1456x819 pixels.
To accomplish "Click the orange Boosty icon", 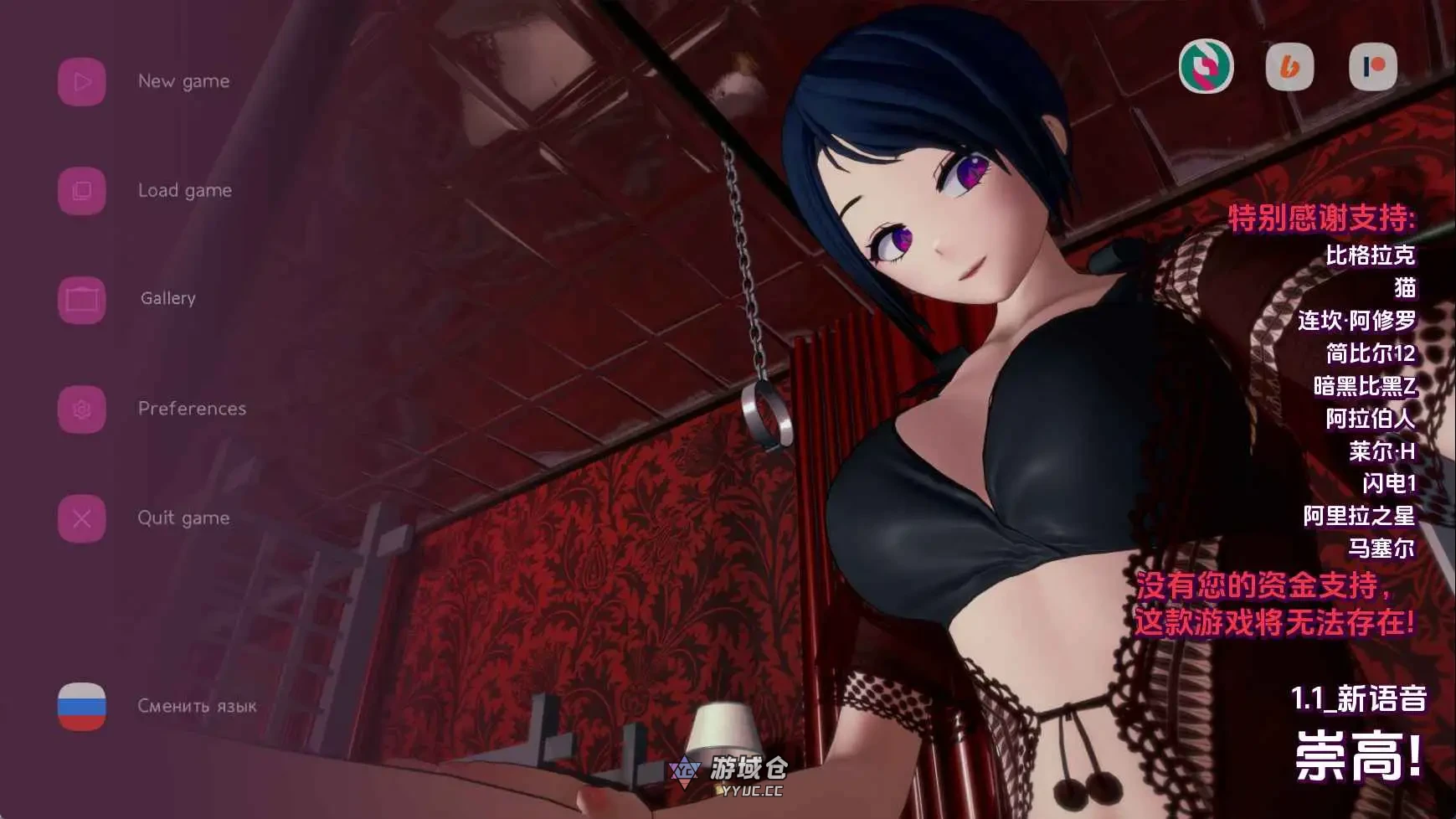I will [1290, 67].
